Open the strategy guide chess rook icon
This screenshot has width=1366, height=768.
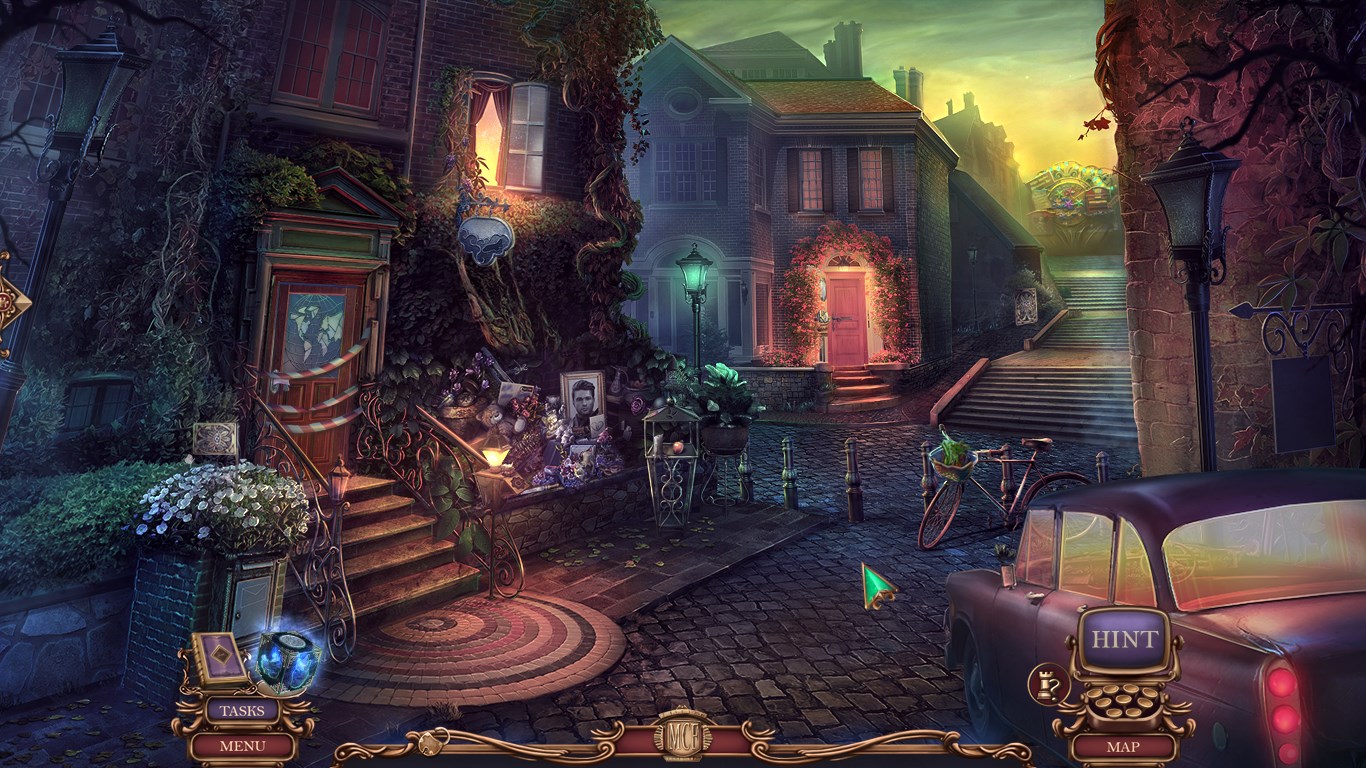(1049, 684)
